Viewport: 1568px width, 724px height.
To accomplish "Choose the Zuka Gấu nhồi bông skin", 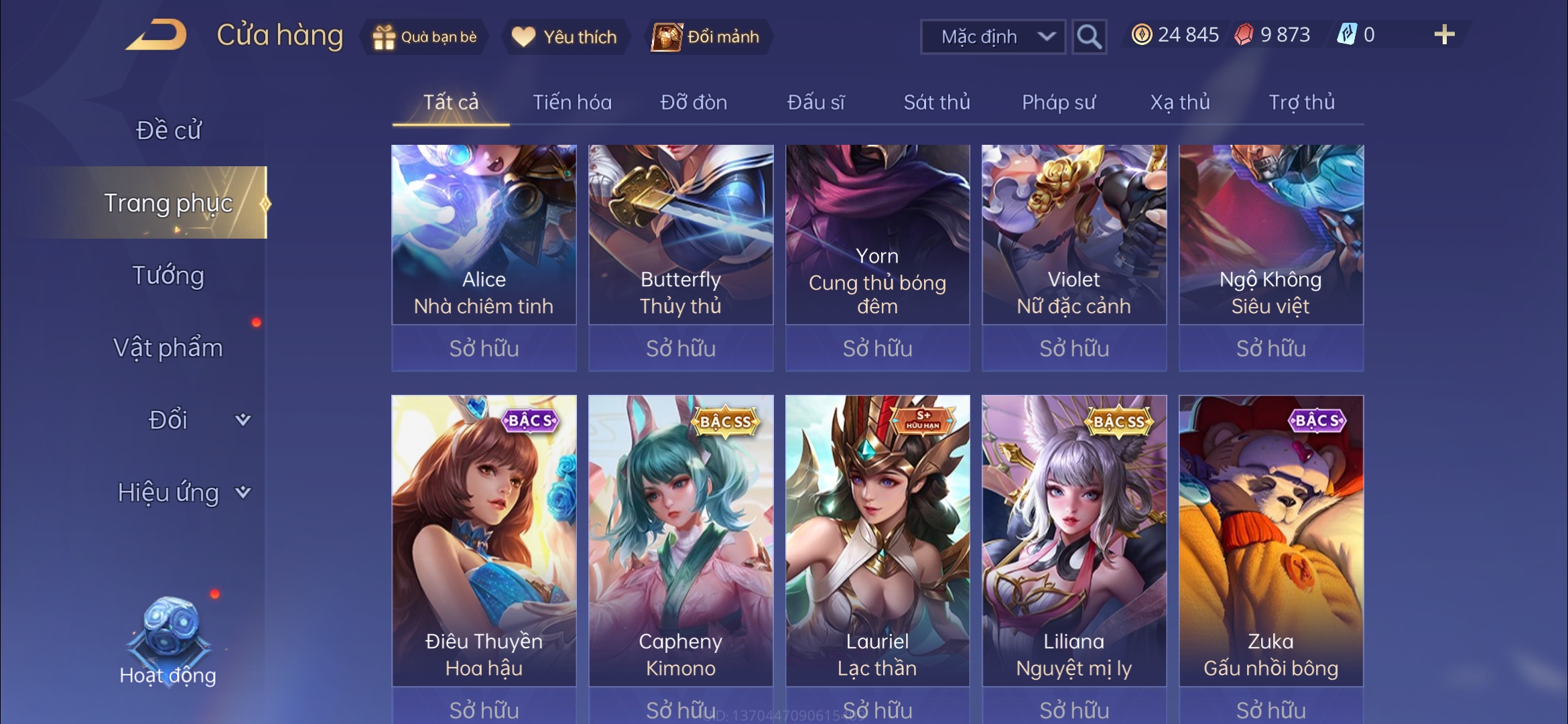I will 1270,540.
